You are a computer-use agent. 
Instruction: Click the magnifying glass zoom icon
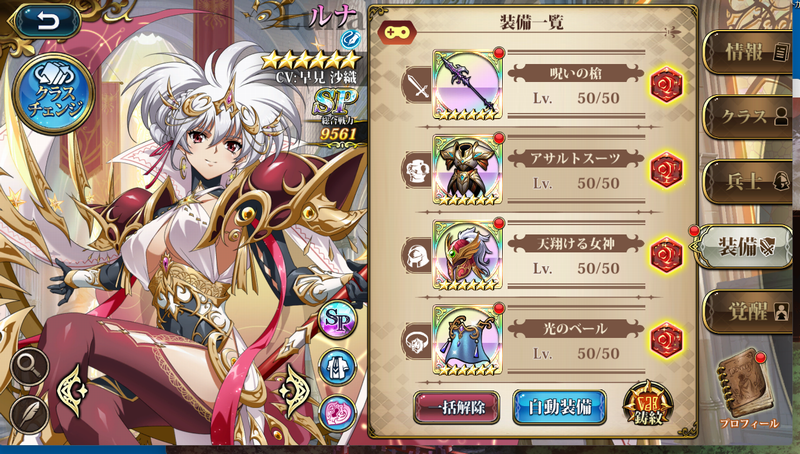click(x=29, y=368)
